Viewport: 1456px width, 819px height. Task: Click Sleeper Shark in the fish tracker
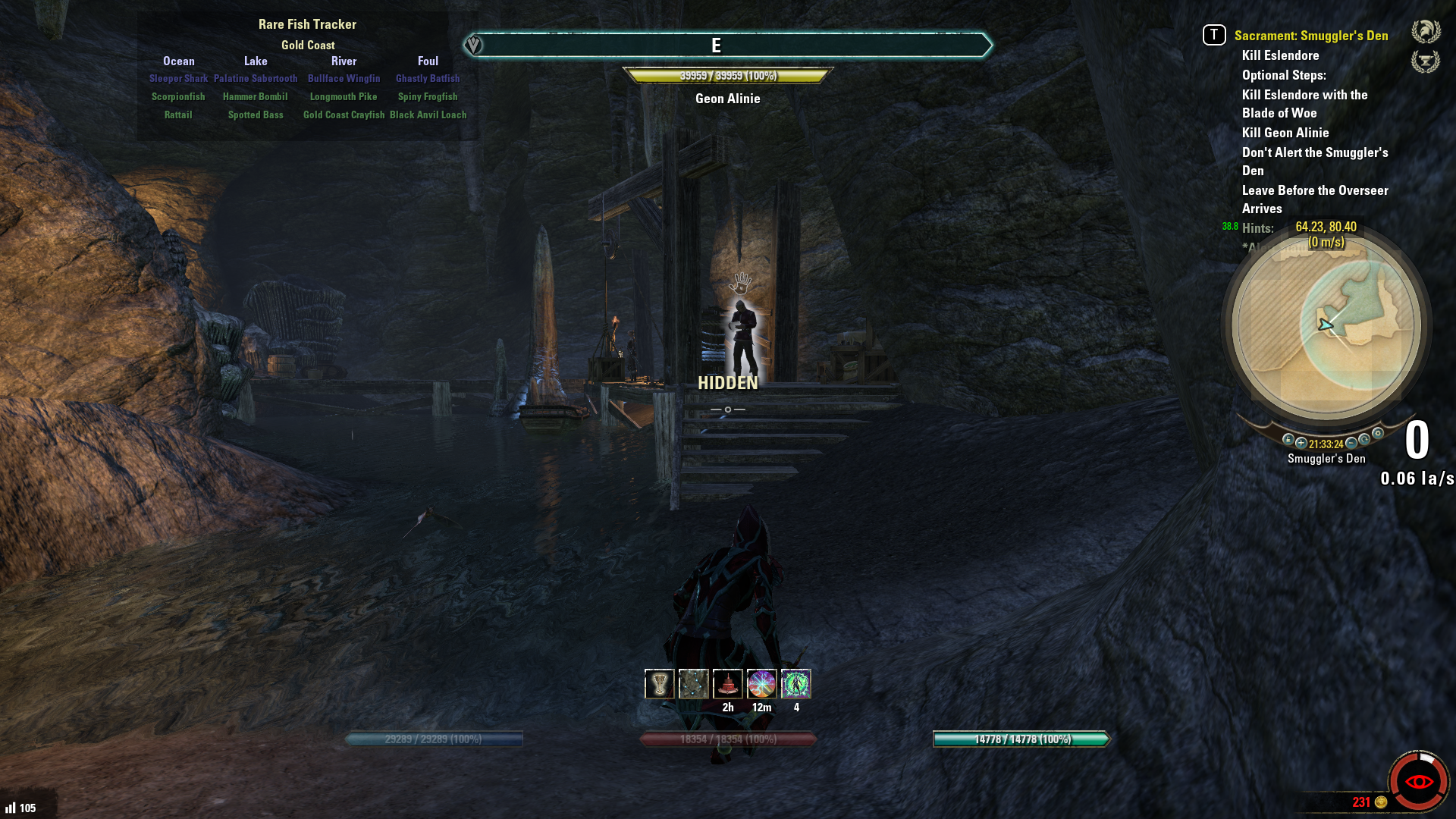(178, 79)
